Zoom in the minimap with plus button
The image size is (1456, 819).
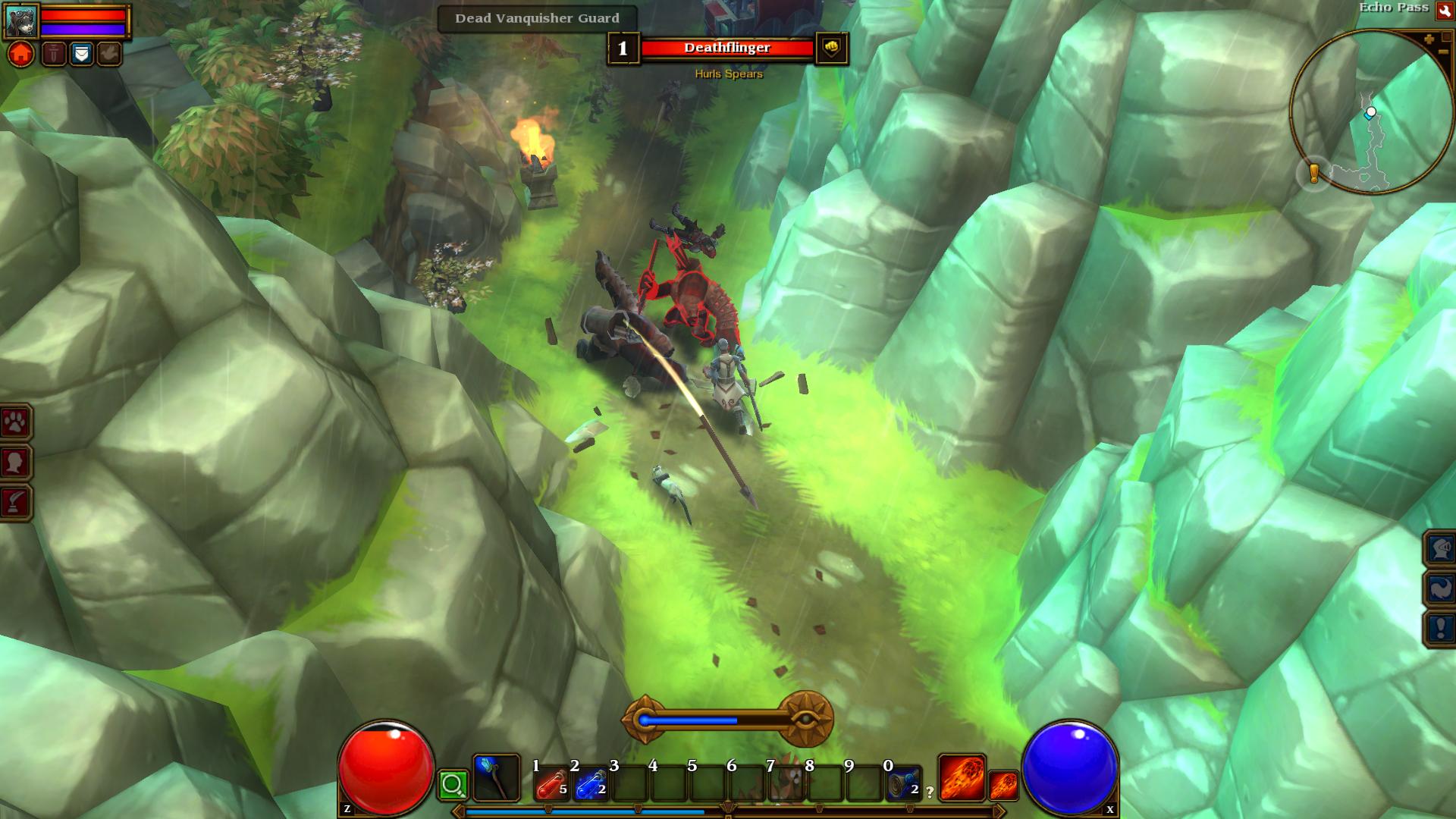[1429, 39]
